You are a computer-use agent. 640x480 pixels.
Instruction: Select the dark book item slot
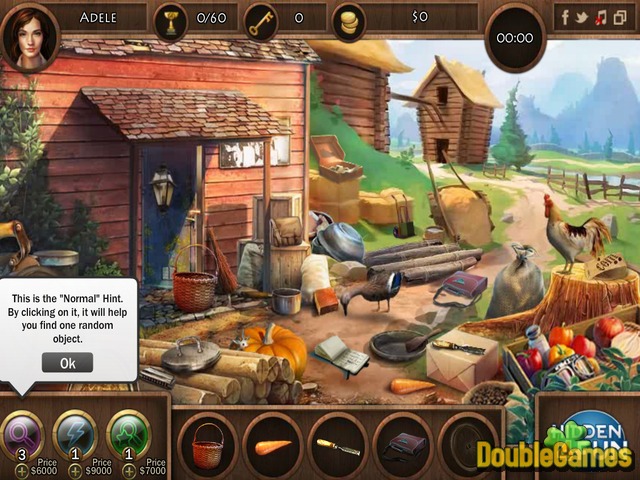pyautogui.click(x=403, y=444)
